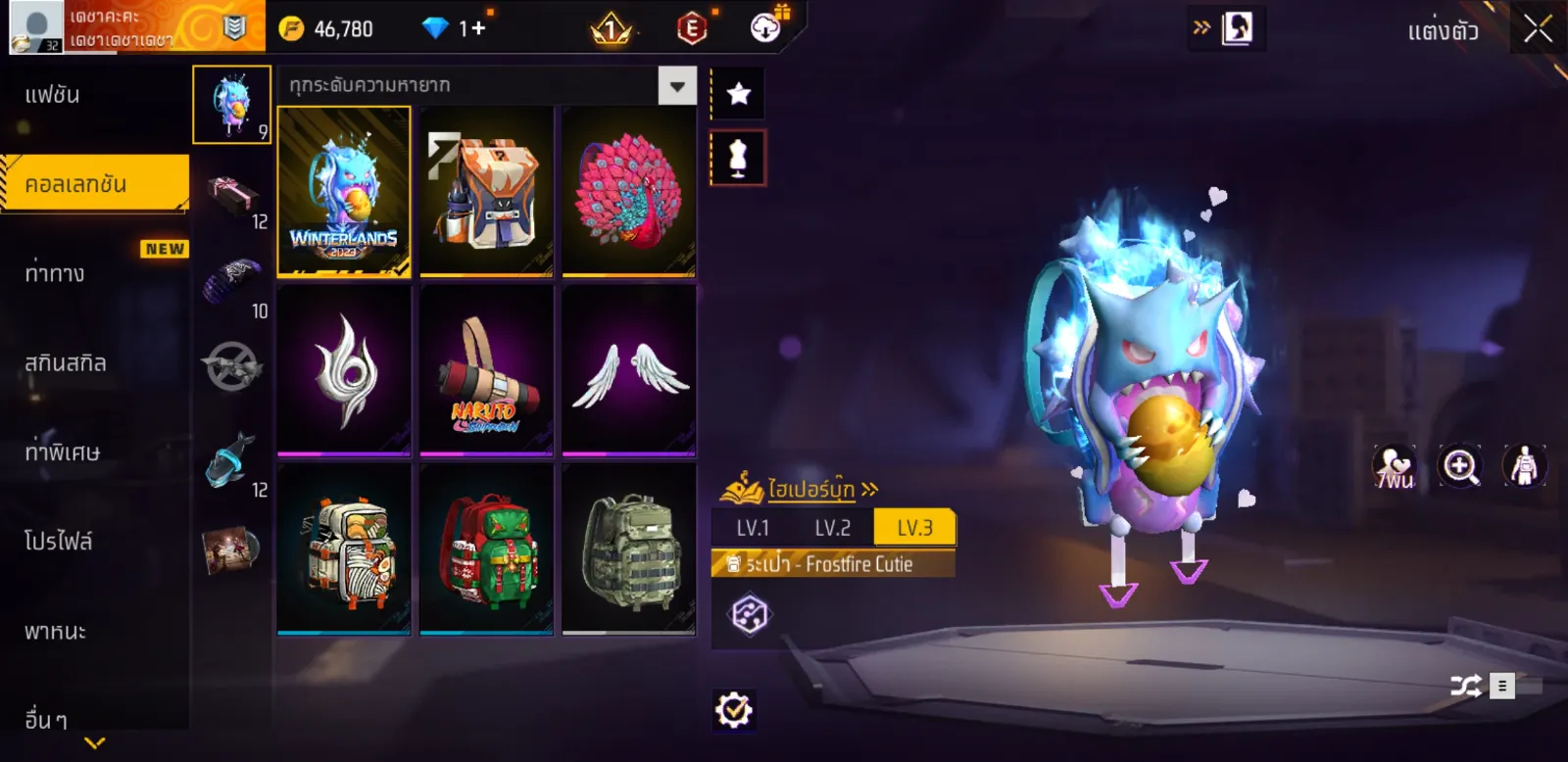The width and height of the screenshot is (1568, 762).
Task: Switch backpack preview to LV.1
Action: 753,528
